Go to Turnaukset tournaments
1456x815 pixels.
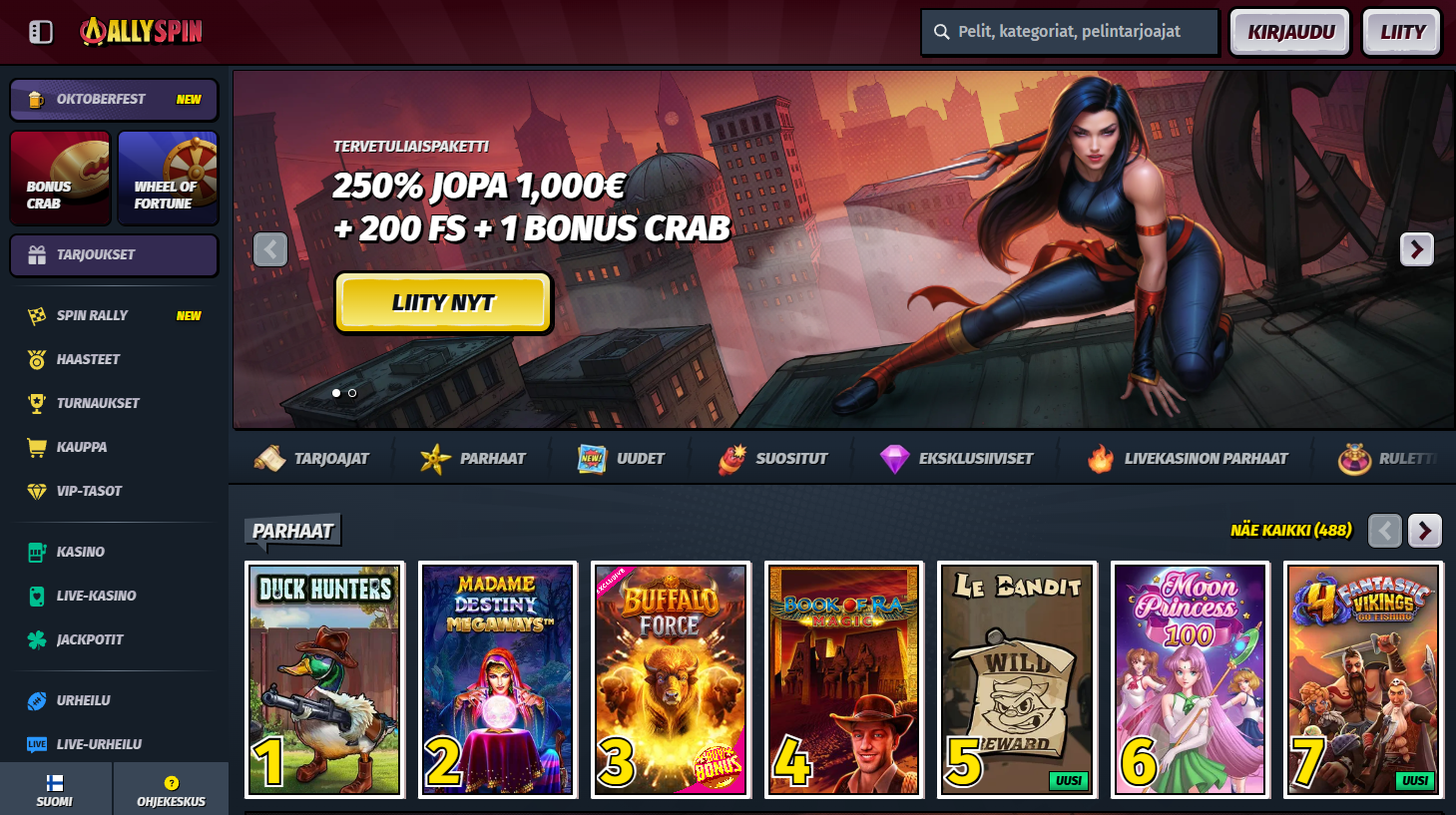98,403
